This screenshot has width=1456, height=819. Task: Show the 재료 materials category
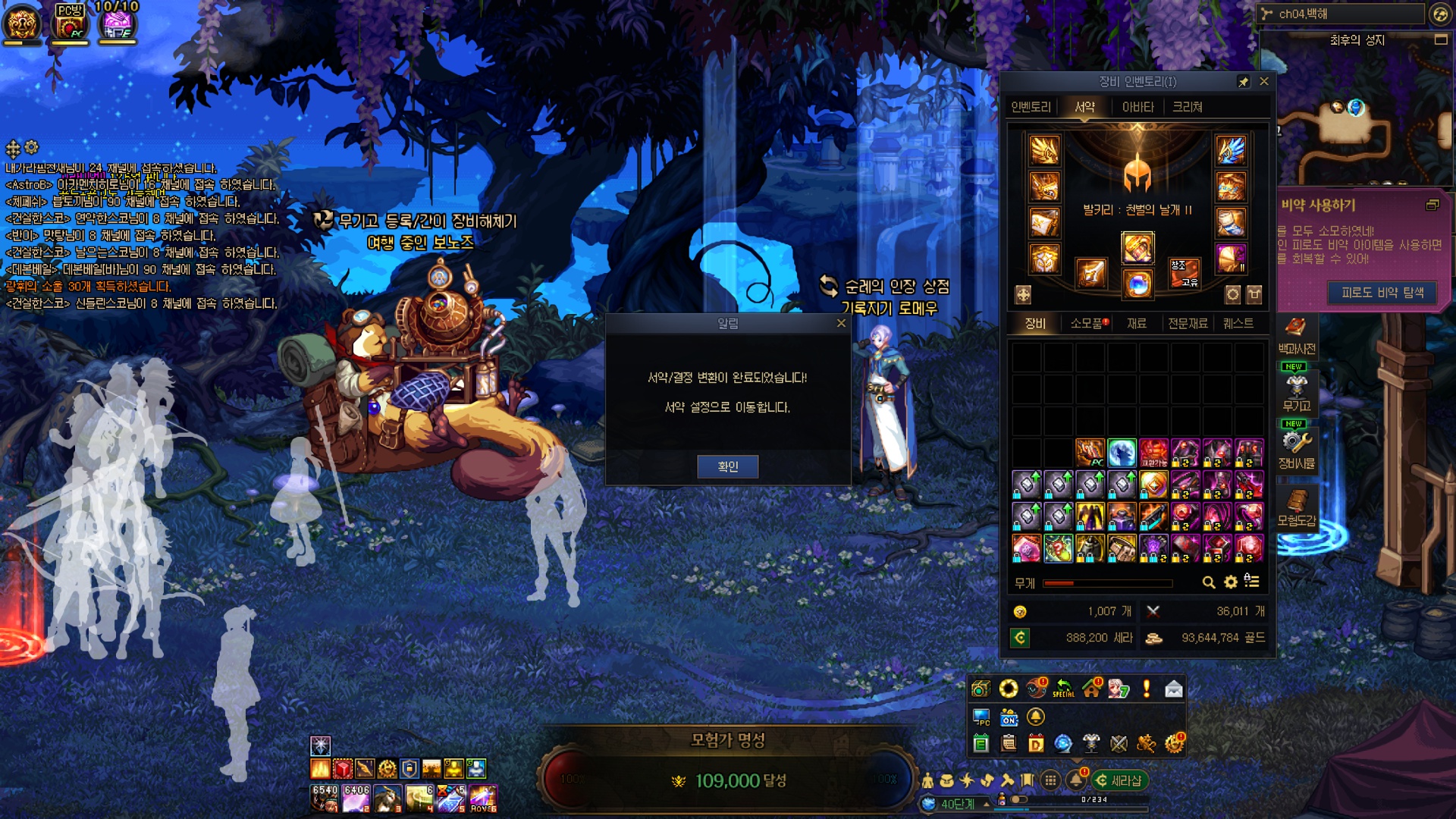(x=1136, y=323)
